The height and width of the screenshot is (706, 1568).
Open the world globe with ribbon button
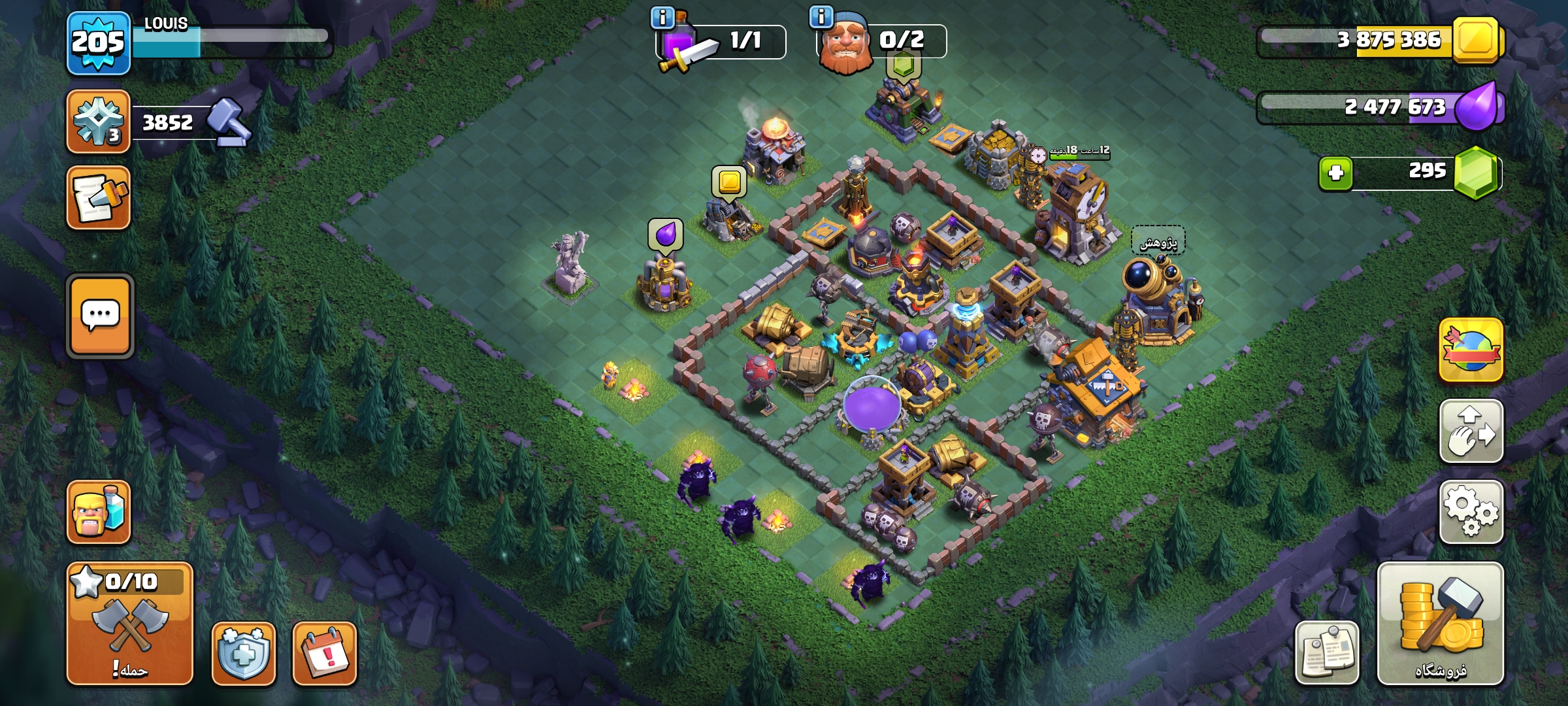[x=1471, y=350]
